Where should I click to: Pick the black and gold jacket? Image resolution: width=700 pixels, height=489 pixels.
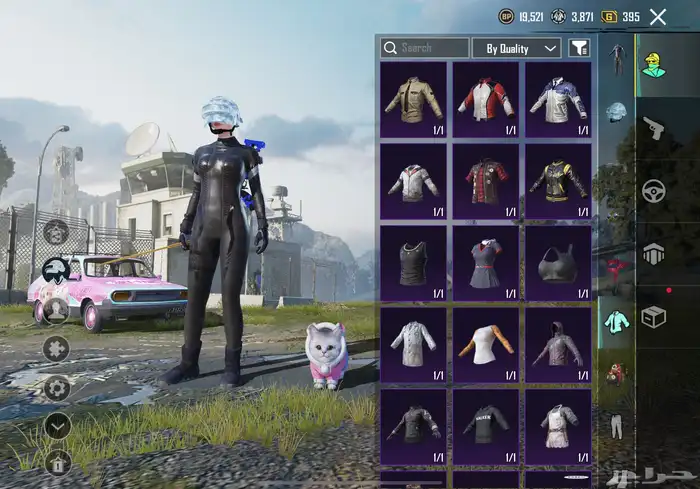coord(558,180)
